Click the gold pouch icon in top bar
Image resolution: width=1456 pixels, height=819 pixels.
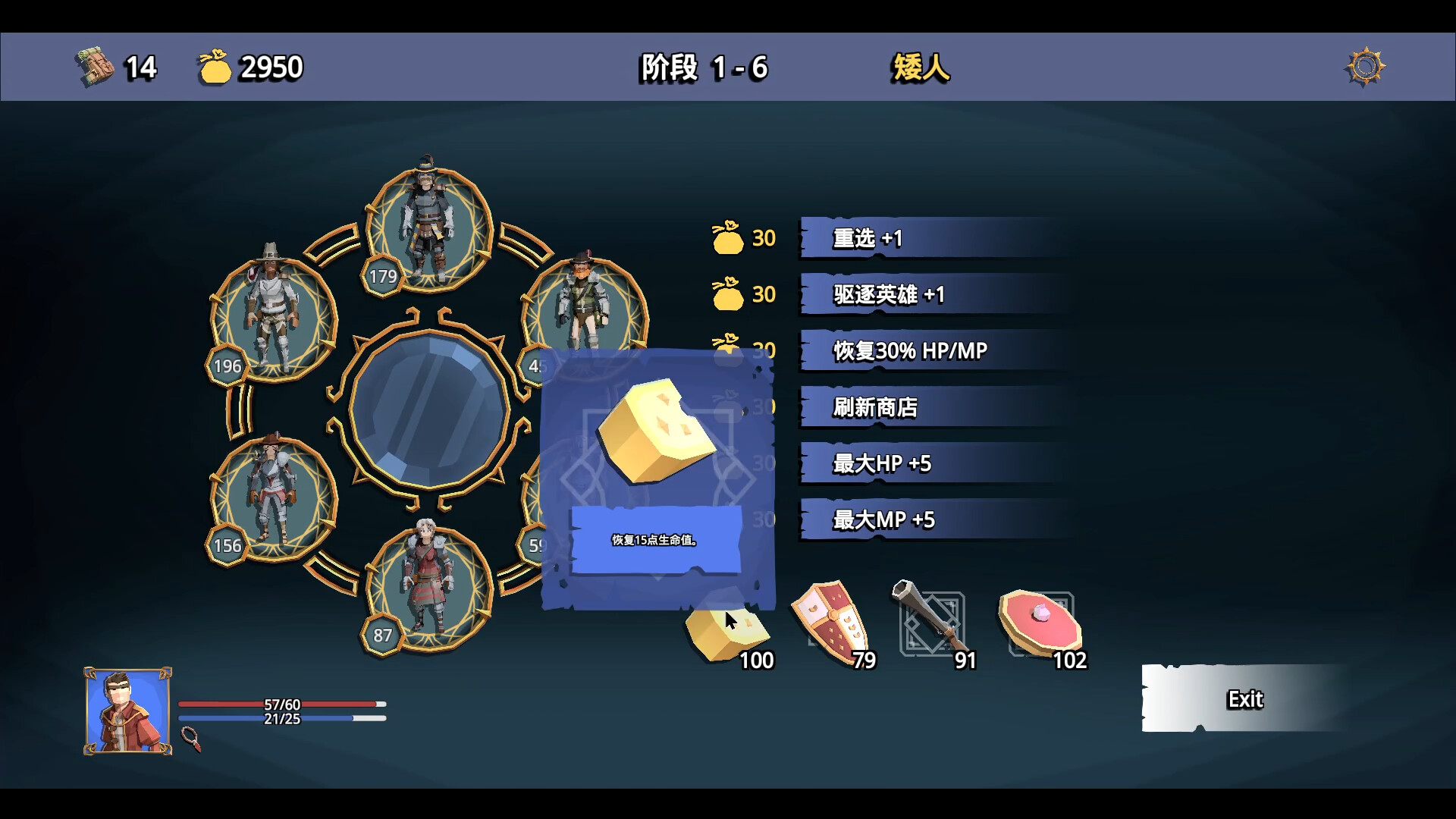click(215, 67)
